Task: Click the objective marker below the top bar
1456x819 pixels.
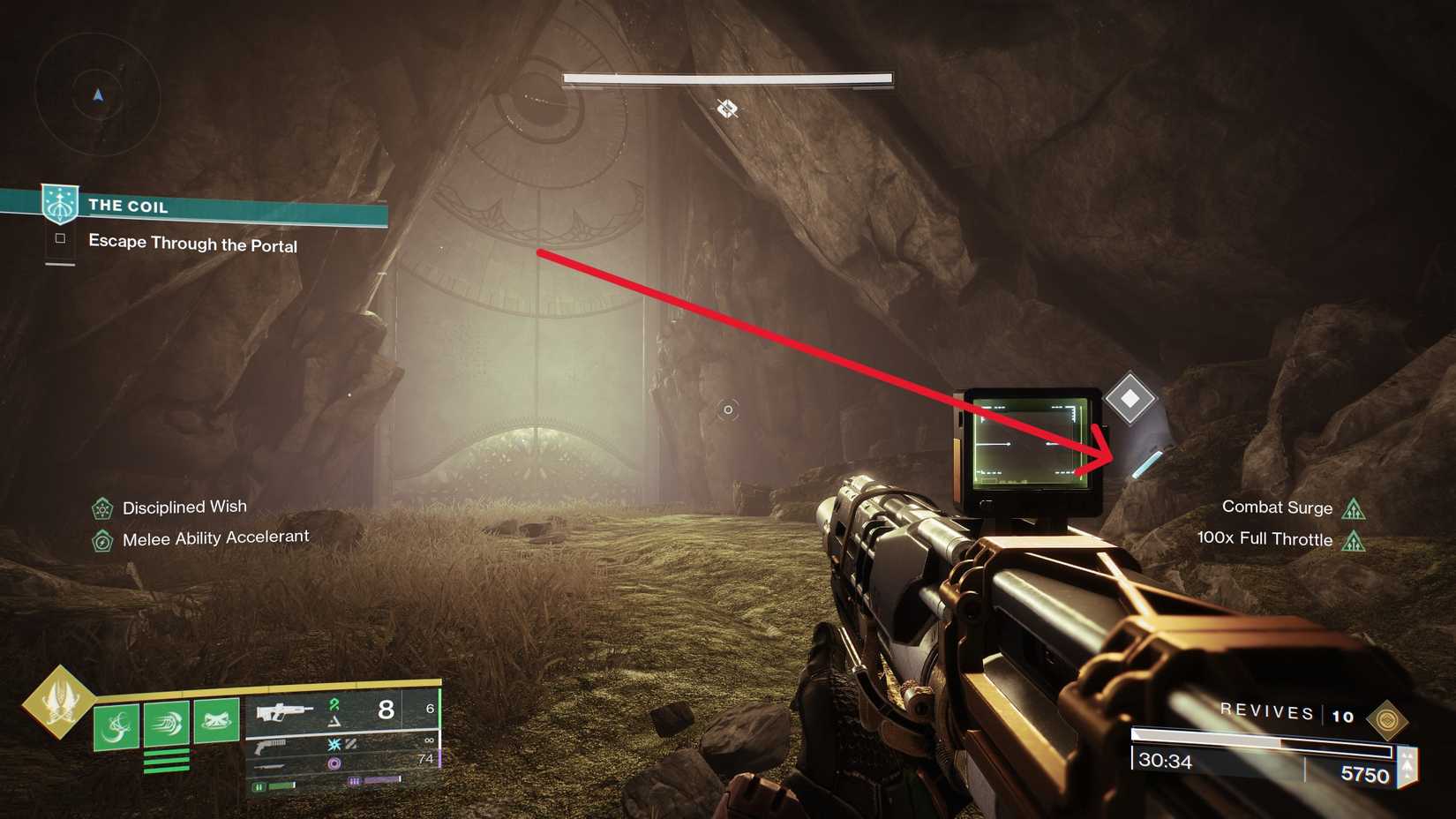Action: (x=727, y=109)
